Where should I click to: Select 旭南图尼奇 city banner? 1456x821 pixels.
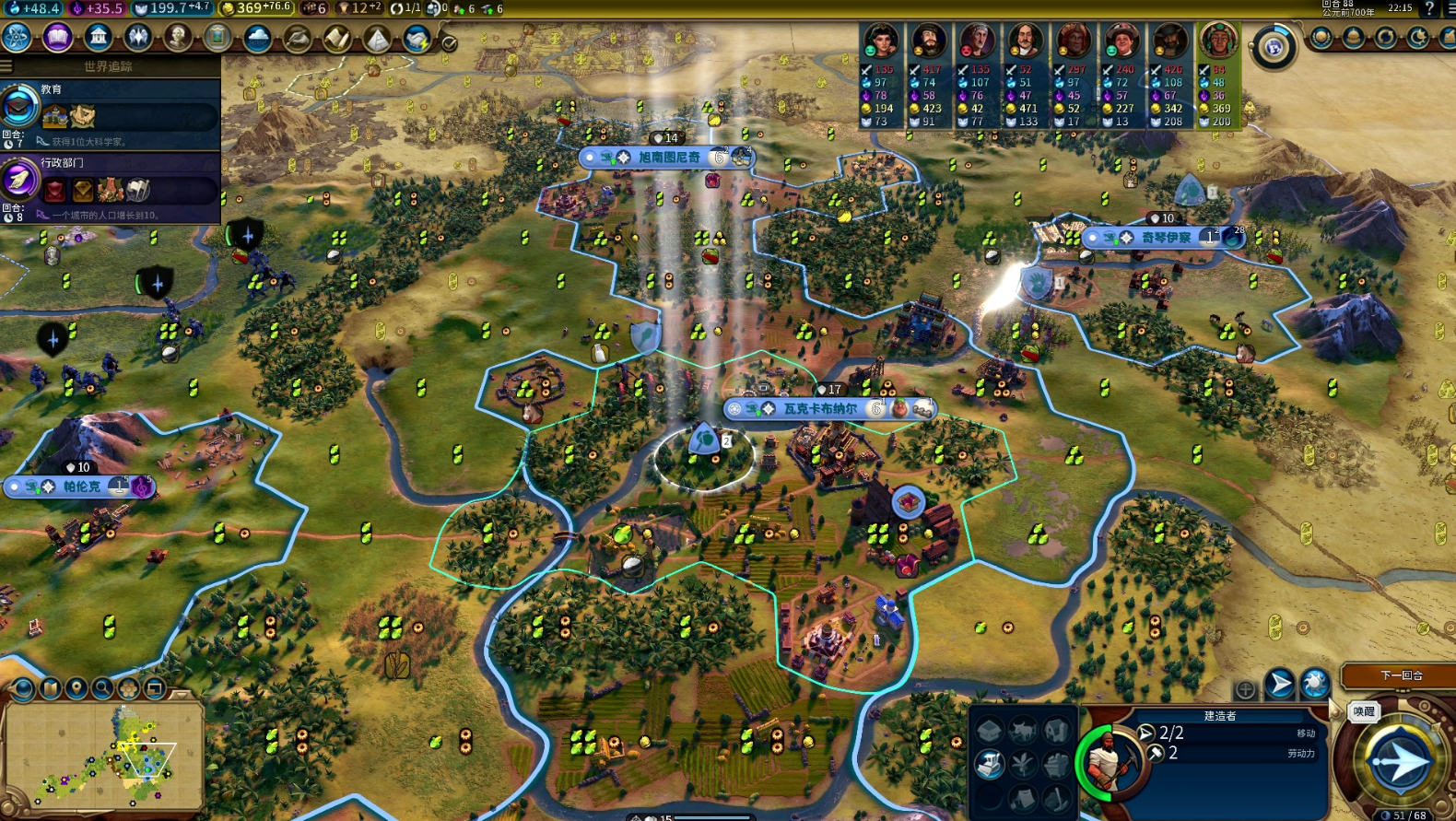pyautogui.click(x=669, y=158)
